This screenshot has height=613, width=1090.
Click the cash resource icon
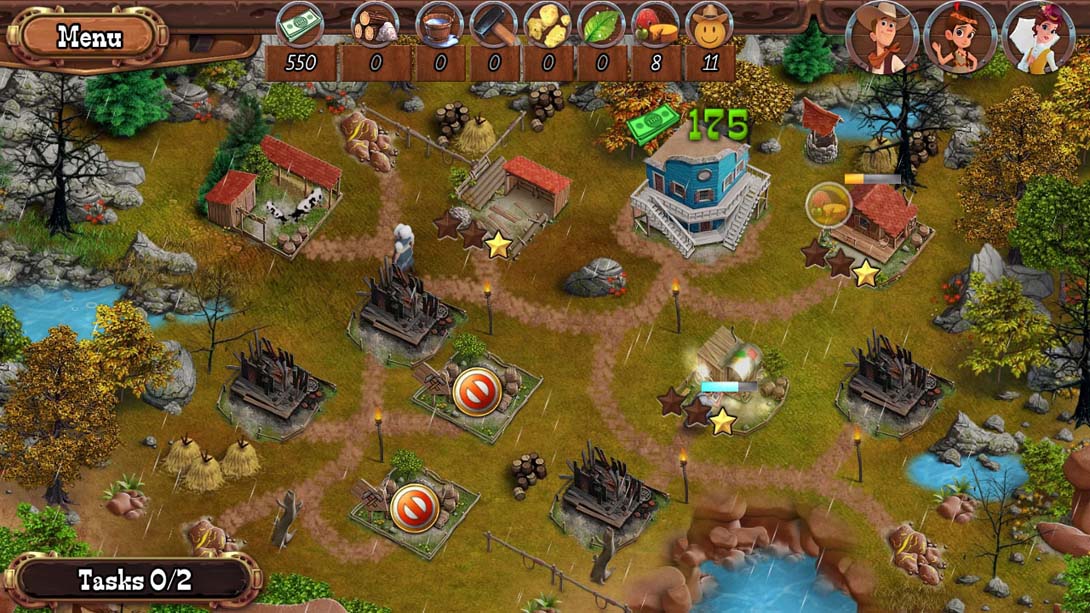coord(300,25)
